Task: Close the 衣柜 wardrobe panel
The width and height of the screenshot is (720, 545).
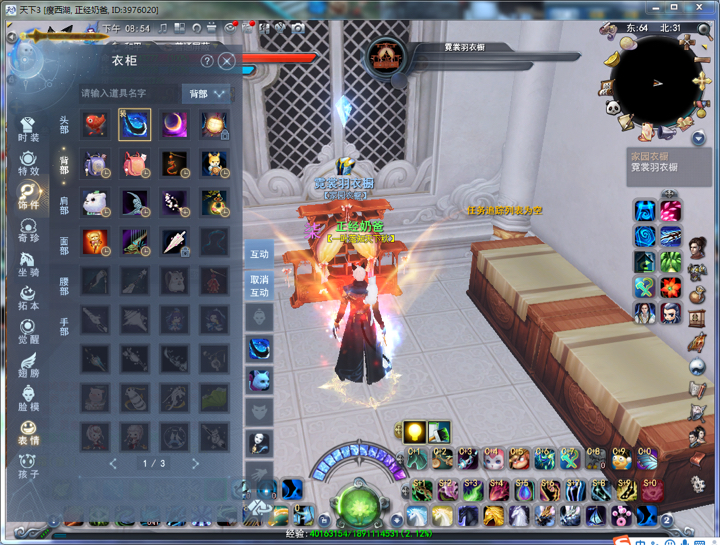Action: (x=227, y=61)
